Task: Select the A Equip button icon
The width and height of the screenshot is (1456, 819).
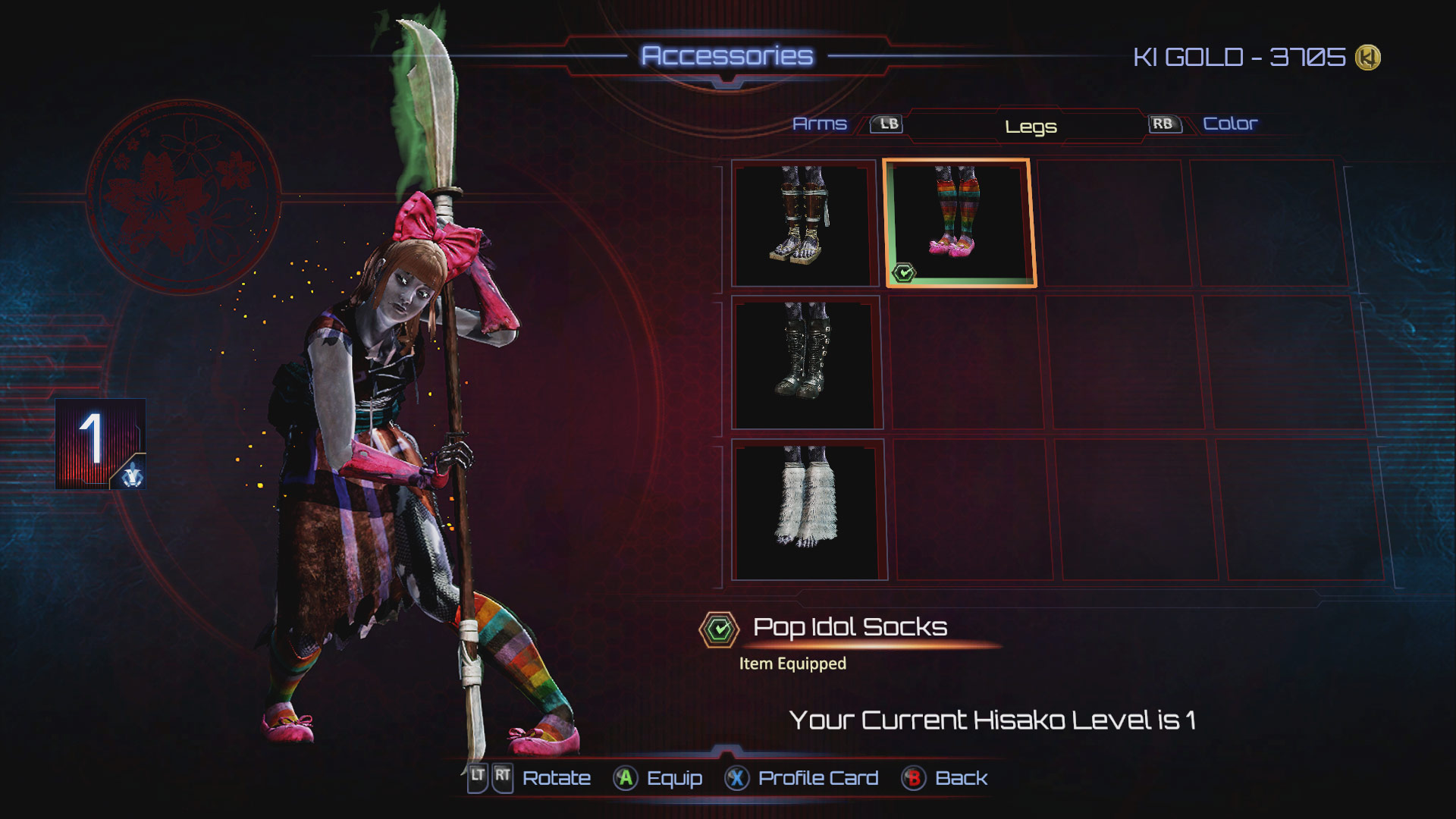Action: click(626, 778)
